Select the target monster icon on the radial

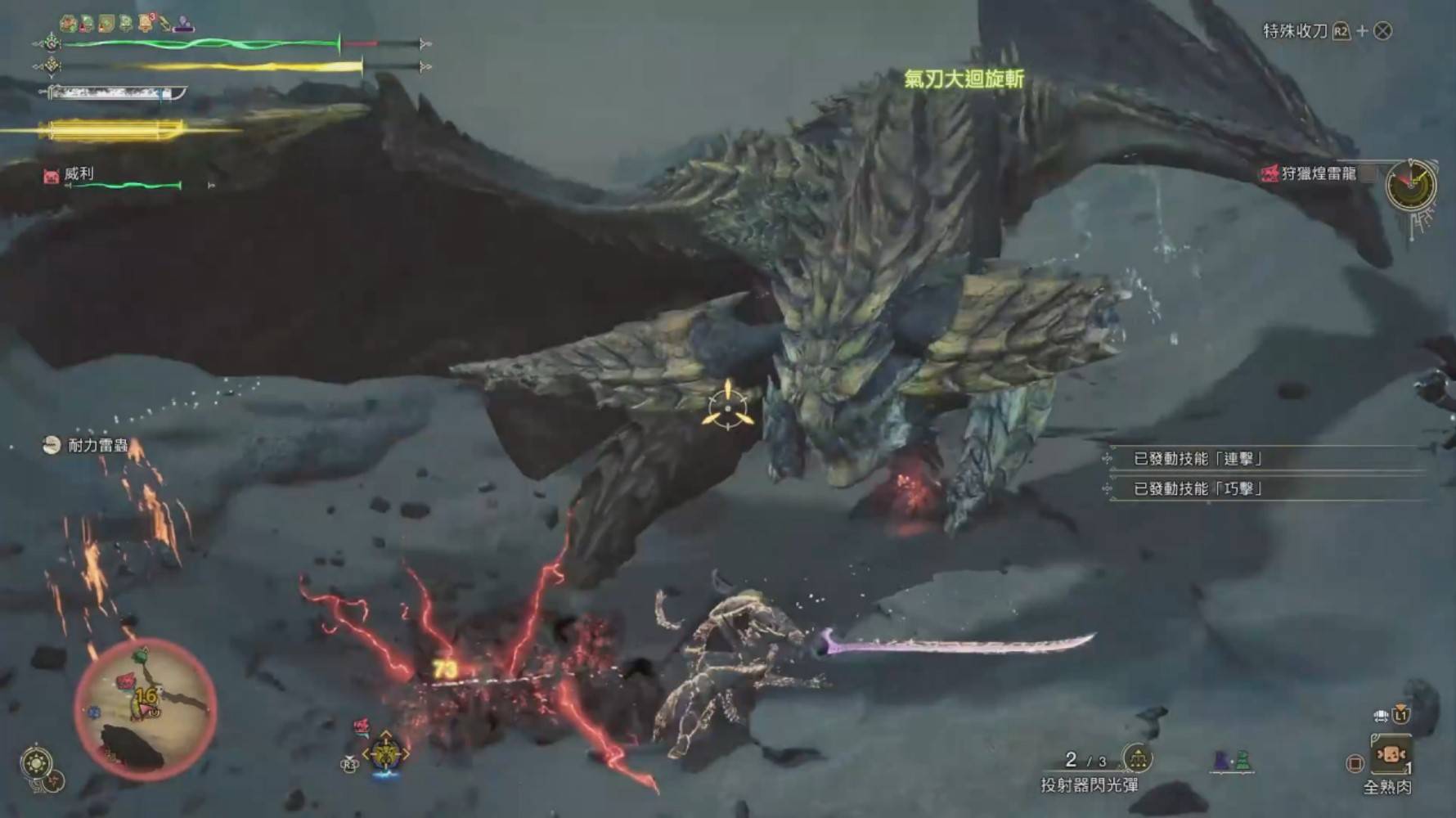[x=384, y=753]
